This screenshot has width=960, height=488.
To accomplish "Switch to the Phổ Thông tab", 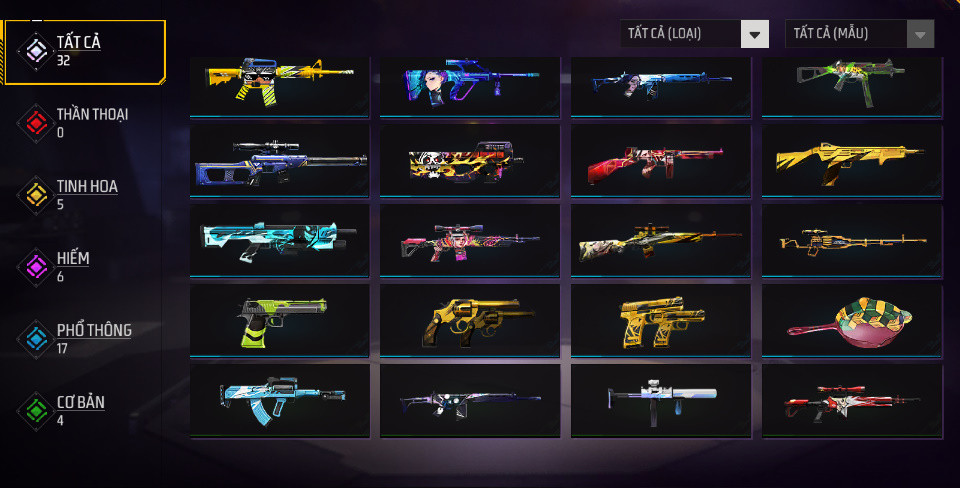I will click(x=85, y=338).
